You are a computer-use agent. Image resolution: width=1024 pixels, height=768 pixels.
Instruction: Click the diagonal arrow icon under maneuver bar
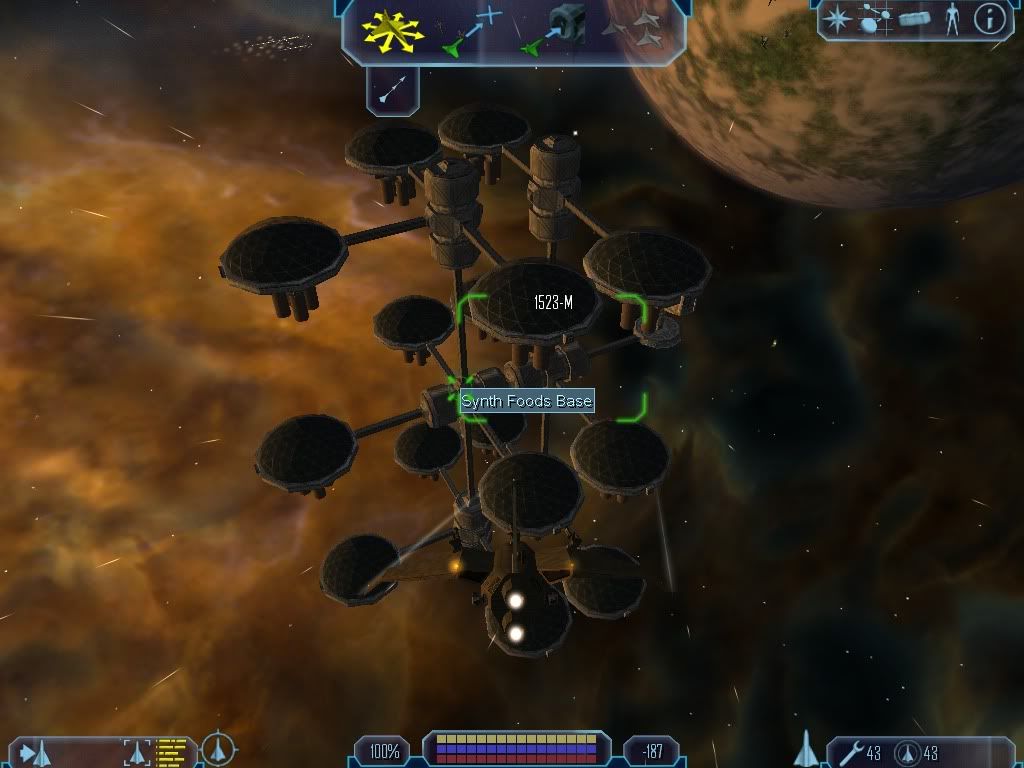pos(392,91)
